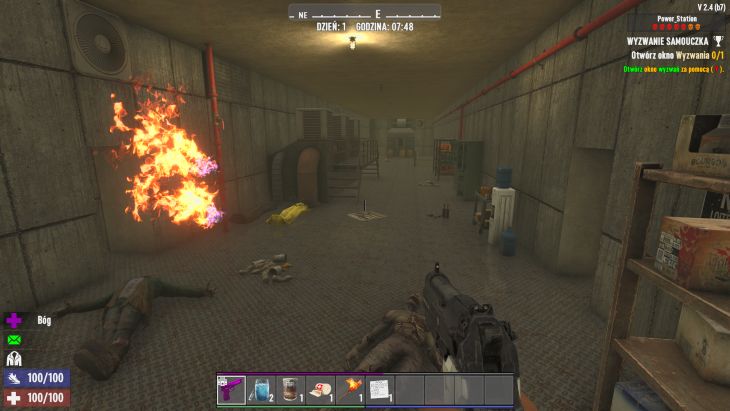Select the first aid bandage slot

[x=320, y=390]
